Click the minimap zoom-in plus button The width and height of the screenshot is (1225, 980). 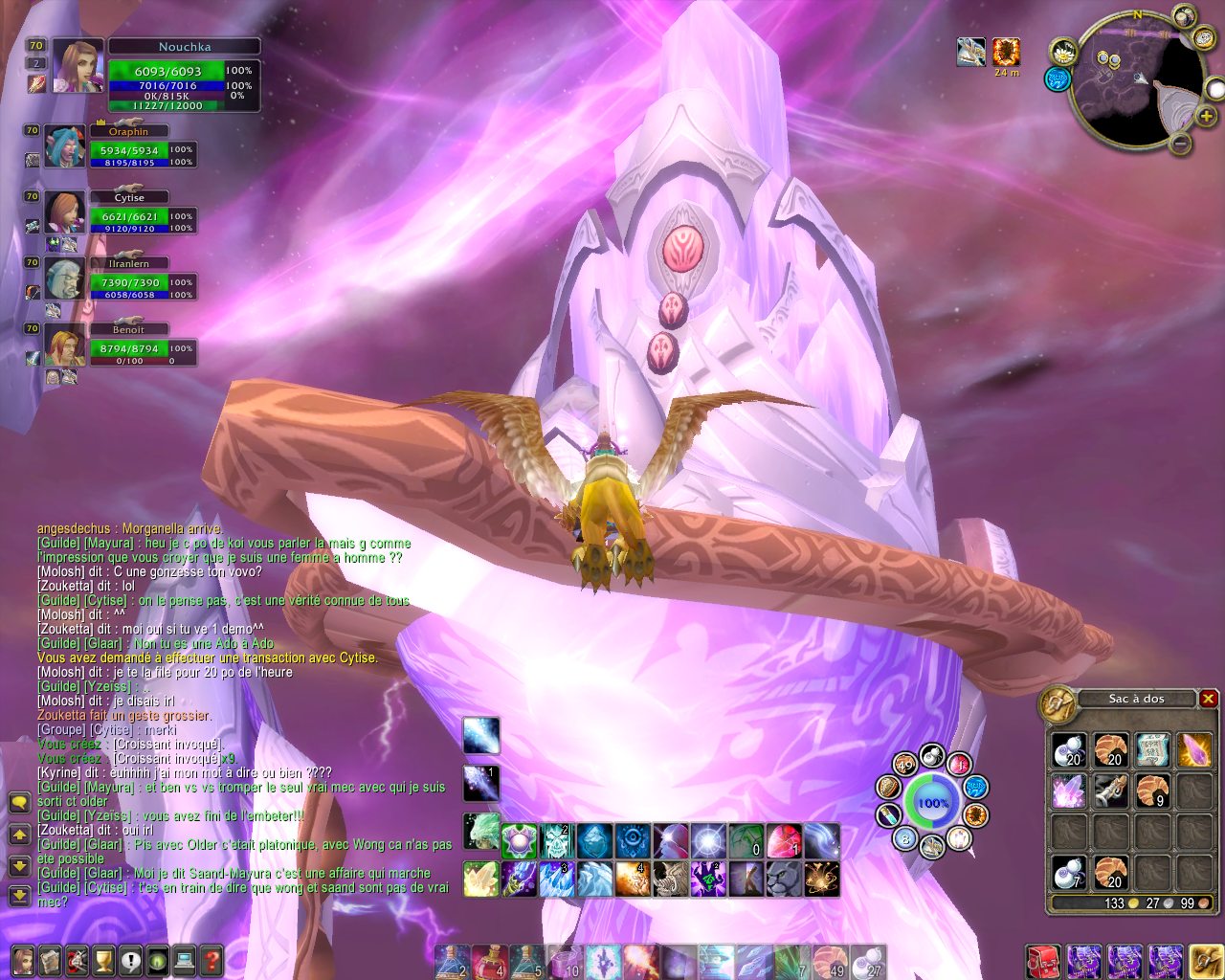pyautogui.click(x=1208, y=118)
